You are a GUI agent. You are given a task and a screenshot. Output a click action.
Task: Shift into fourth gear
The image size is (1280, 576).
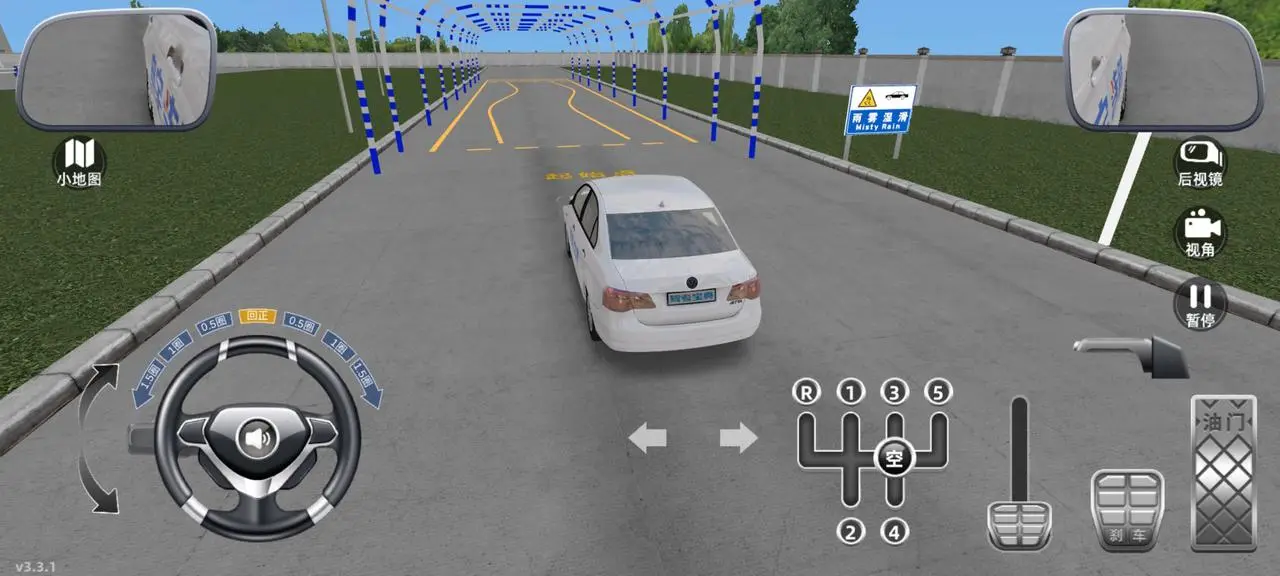[x=894, y=530]
